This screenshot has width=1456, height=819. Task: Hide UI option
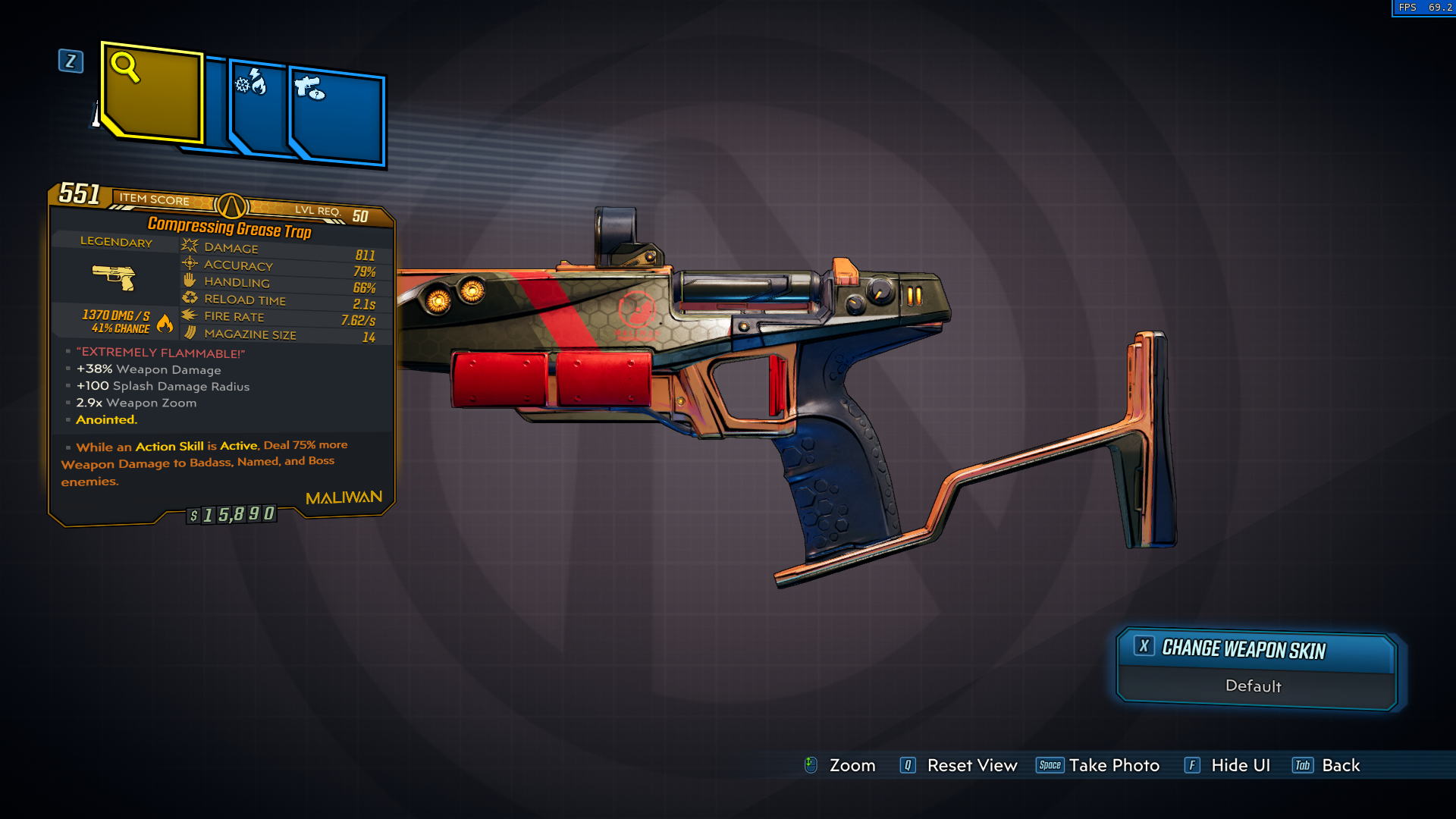[x=1228, y=765]
